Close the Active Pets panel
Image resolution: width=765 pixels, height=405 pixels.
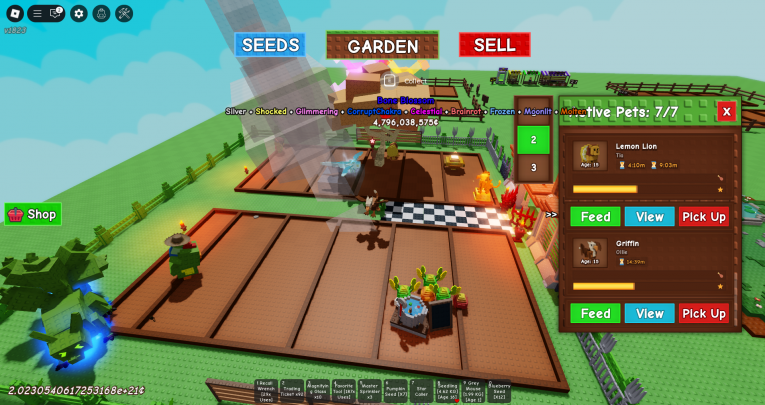coord(727,111)
